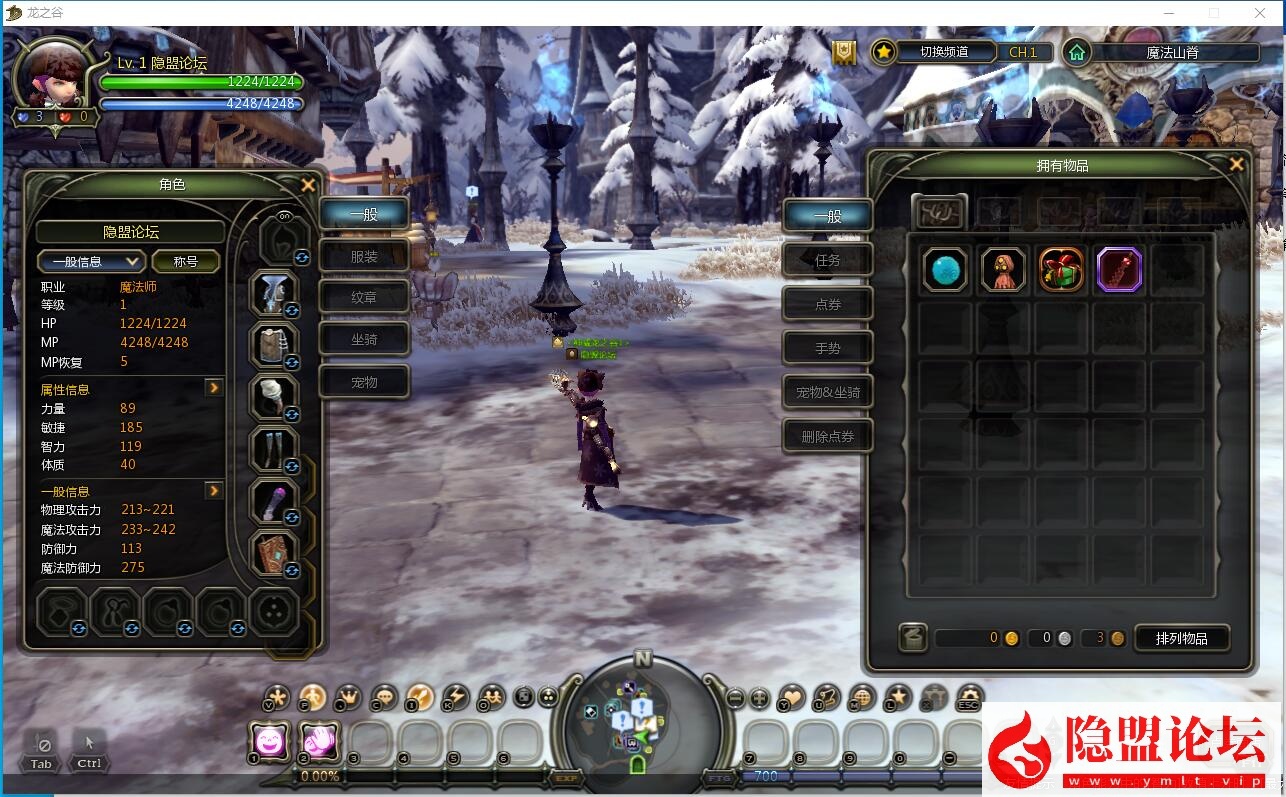This screenshot has height=797, width=1286.
Task: Switch inventory to the 任务 quest tab
Action: point(828,260)
